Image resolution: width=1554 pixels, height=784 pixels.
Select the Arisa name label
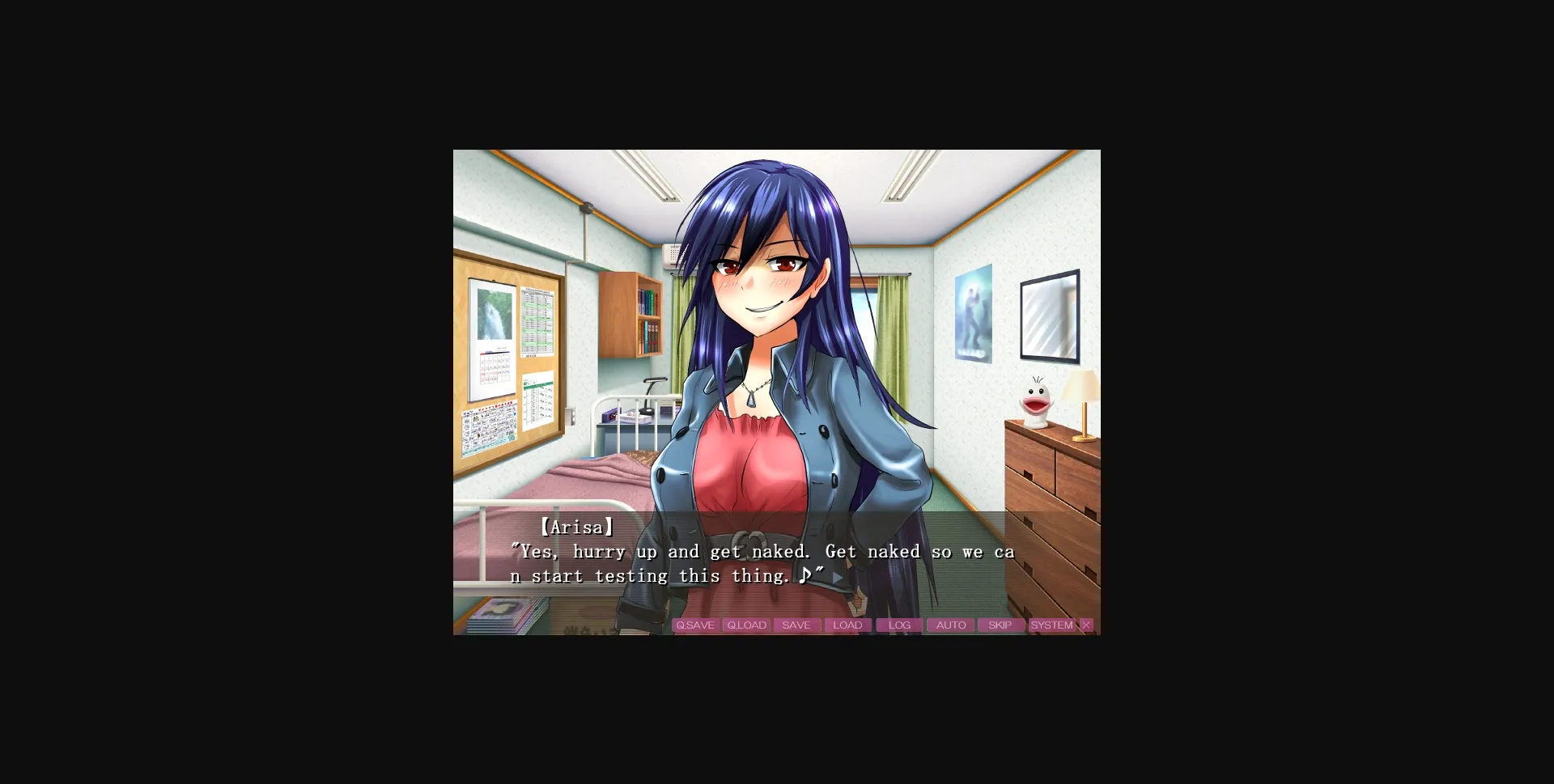(x=577, y=526)
